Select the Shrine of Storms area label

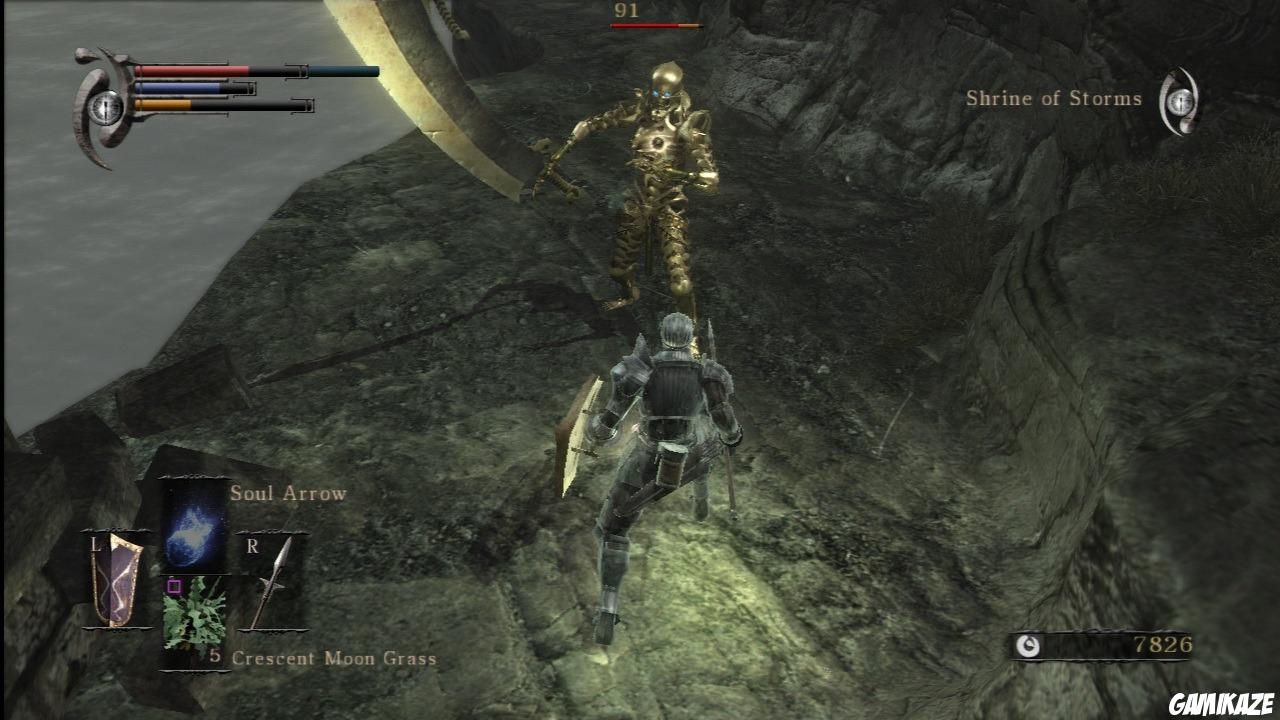coord(1053,99)
